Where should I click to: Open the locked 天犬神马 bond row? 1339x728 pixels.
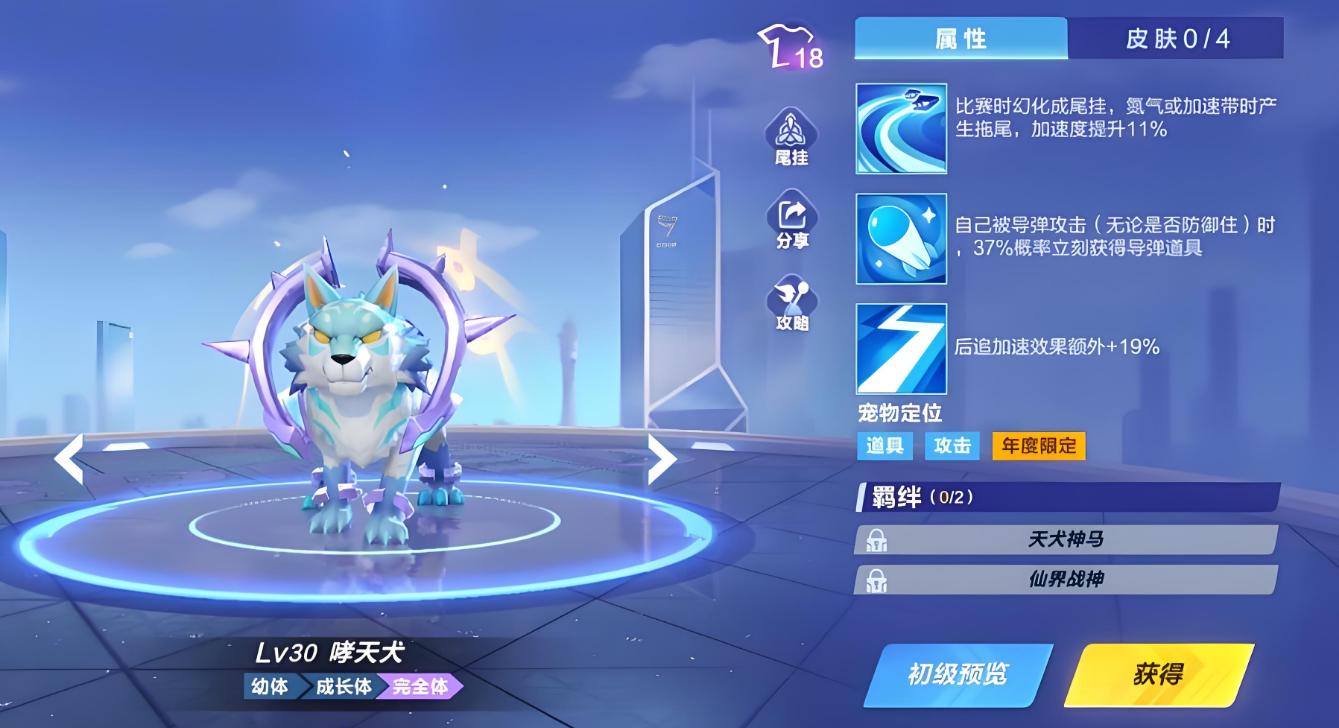click(x=1066, y=540)
